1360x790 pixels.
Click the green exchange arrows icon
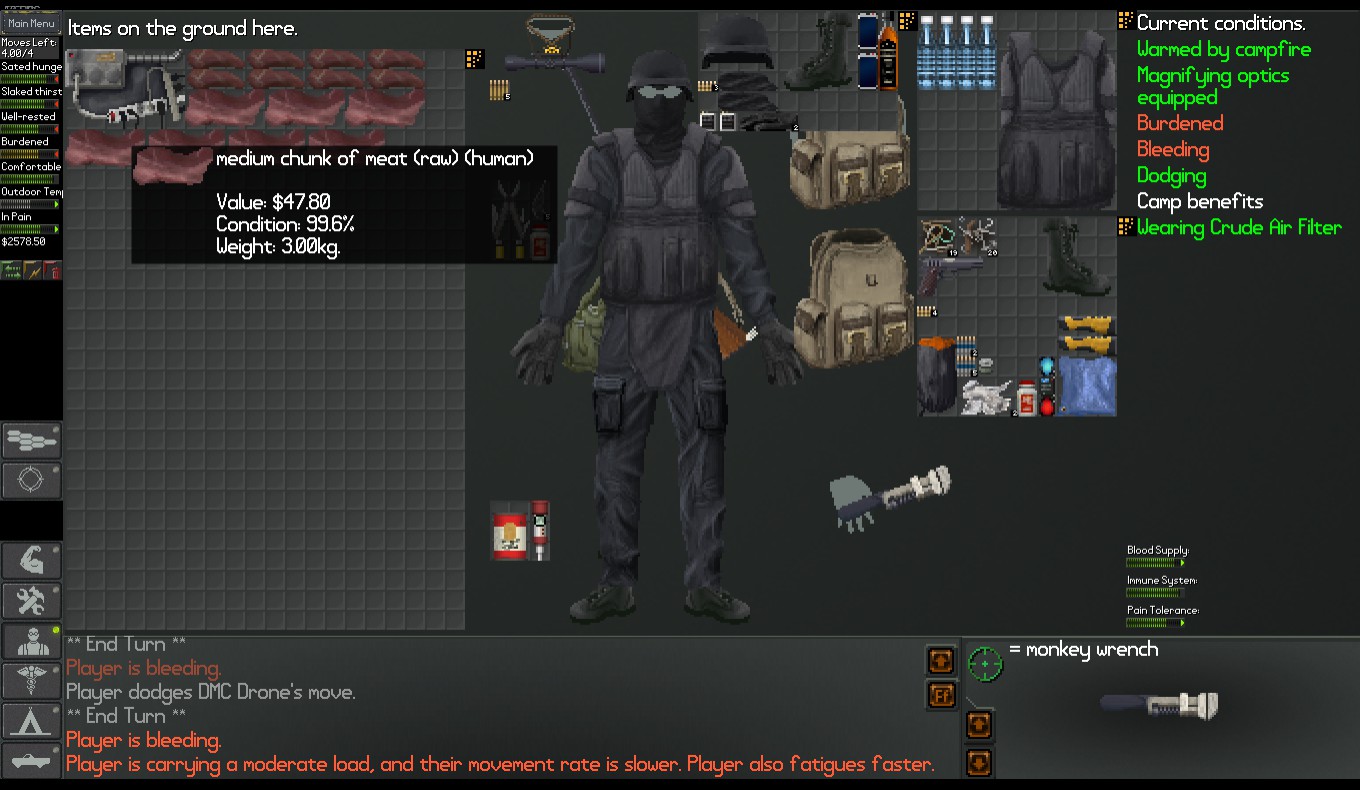click(11, 270)
